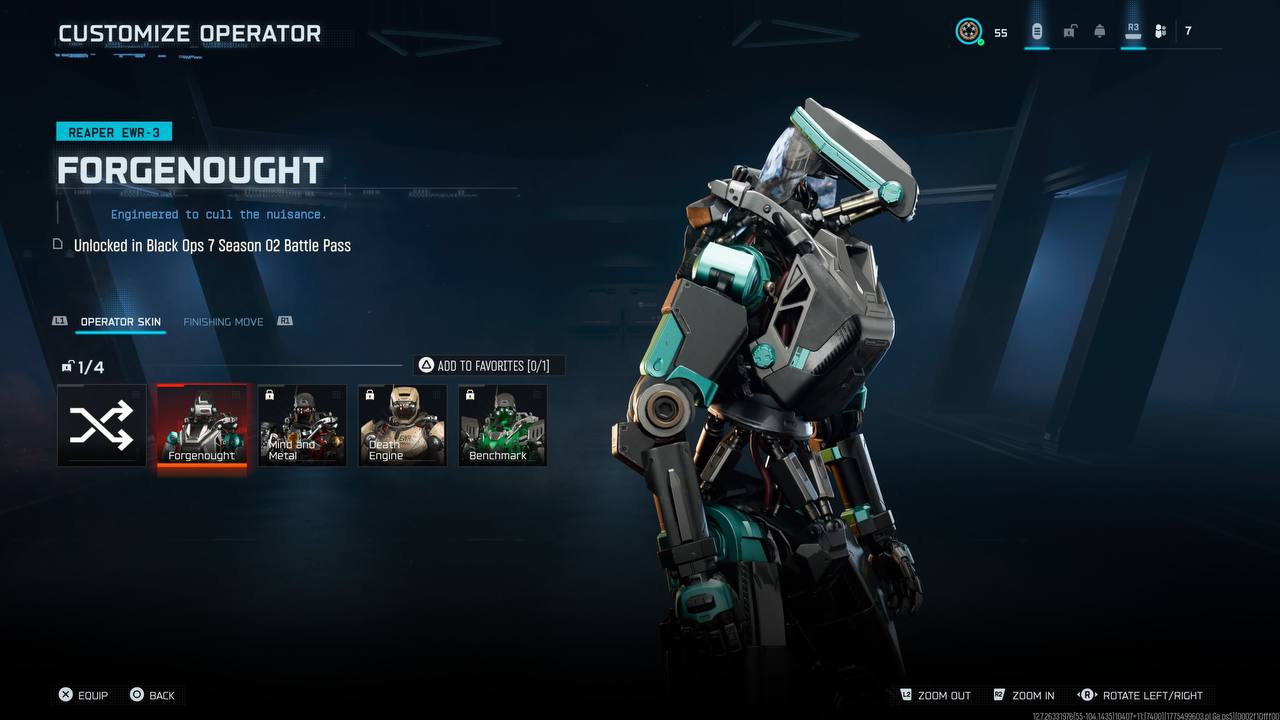Screen dimensions: 1280x720
Task: Select the Forgenought operator skin
Action: (201, 425)
